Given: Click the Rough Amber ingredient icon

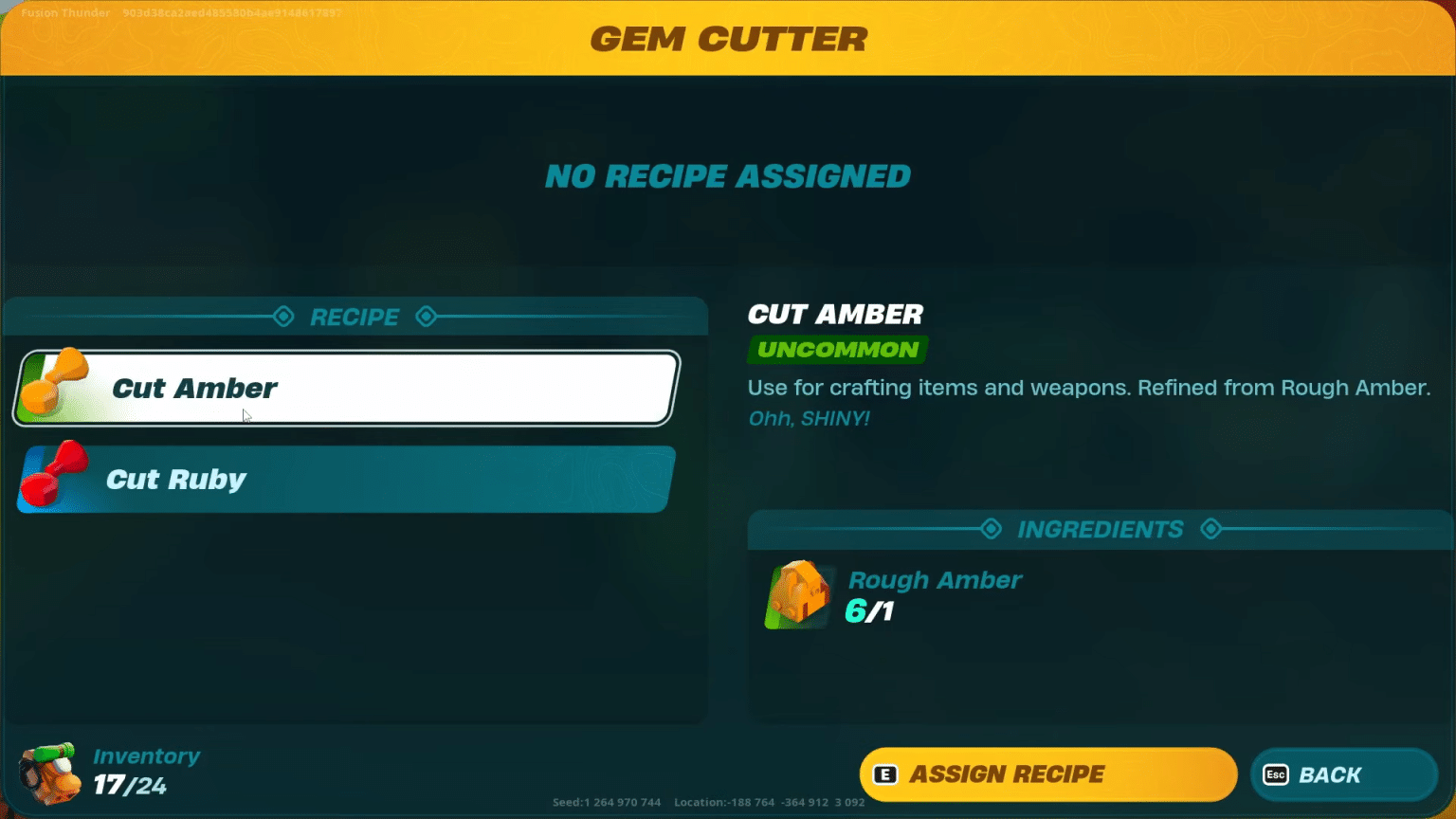Looking at the screenshot, I should click(797, 593).
